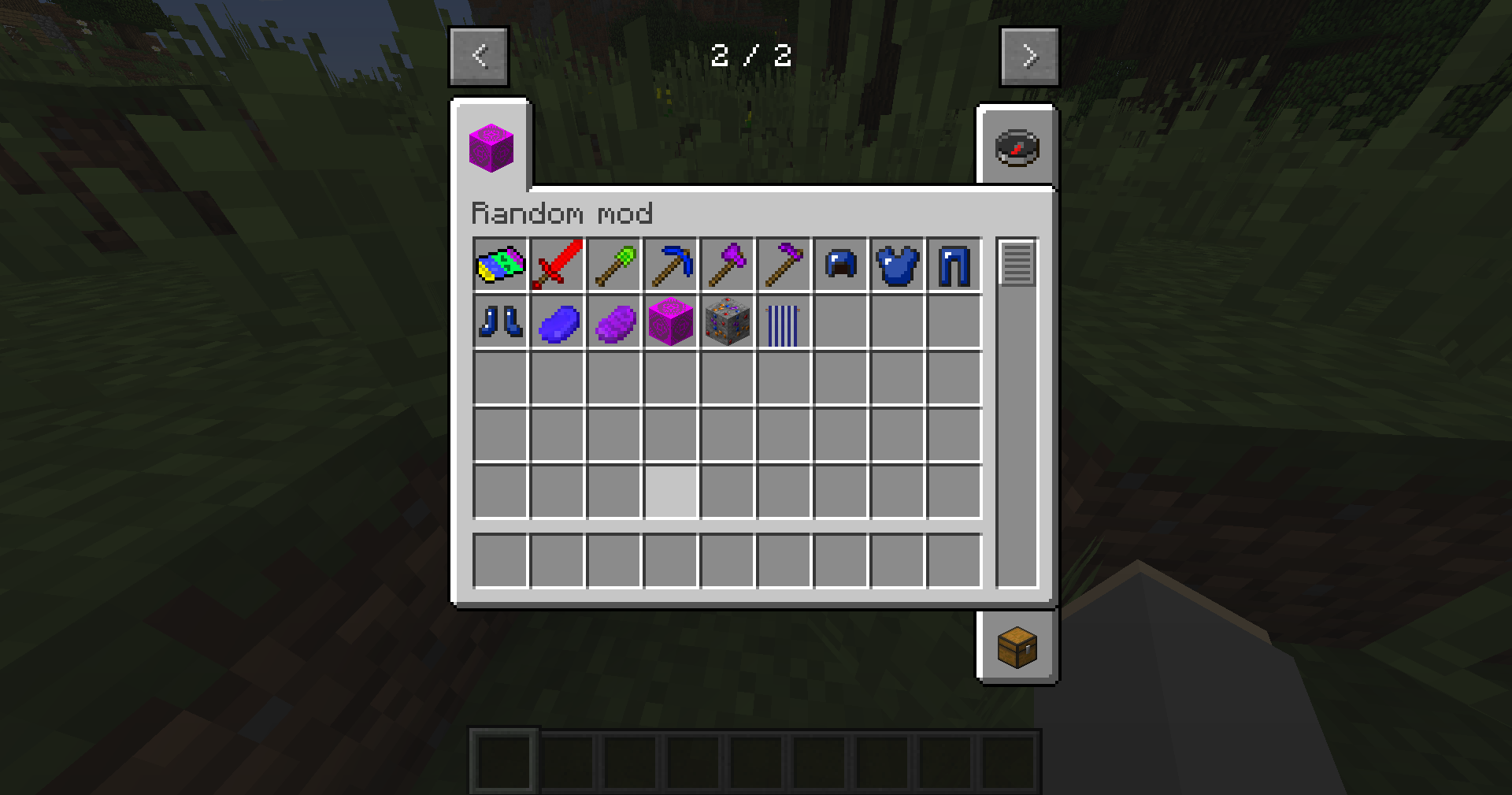Select the blue chestplate
Screen dimensions: 1512x795
(x=897, y=264)
